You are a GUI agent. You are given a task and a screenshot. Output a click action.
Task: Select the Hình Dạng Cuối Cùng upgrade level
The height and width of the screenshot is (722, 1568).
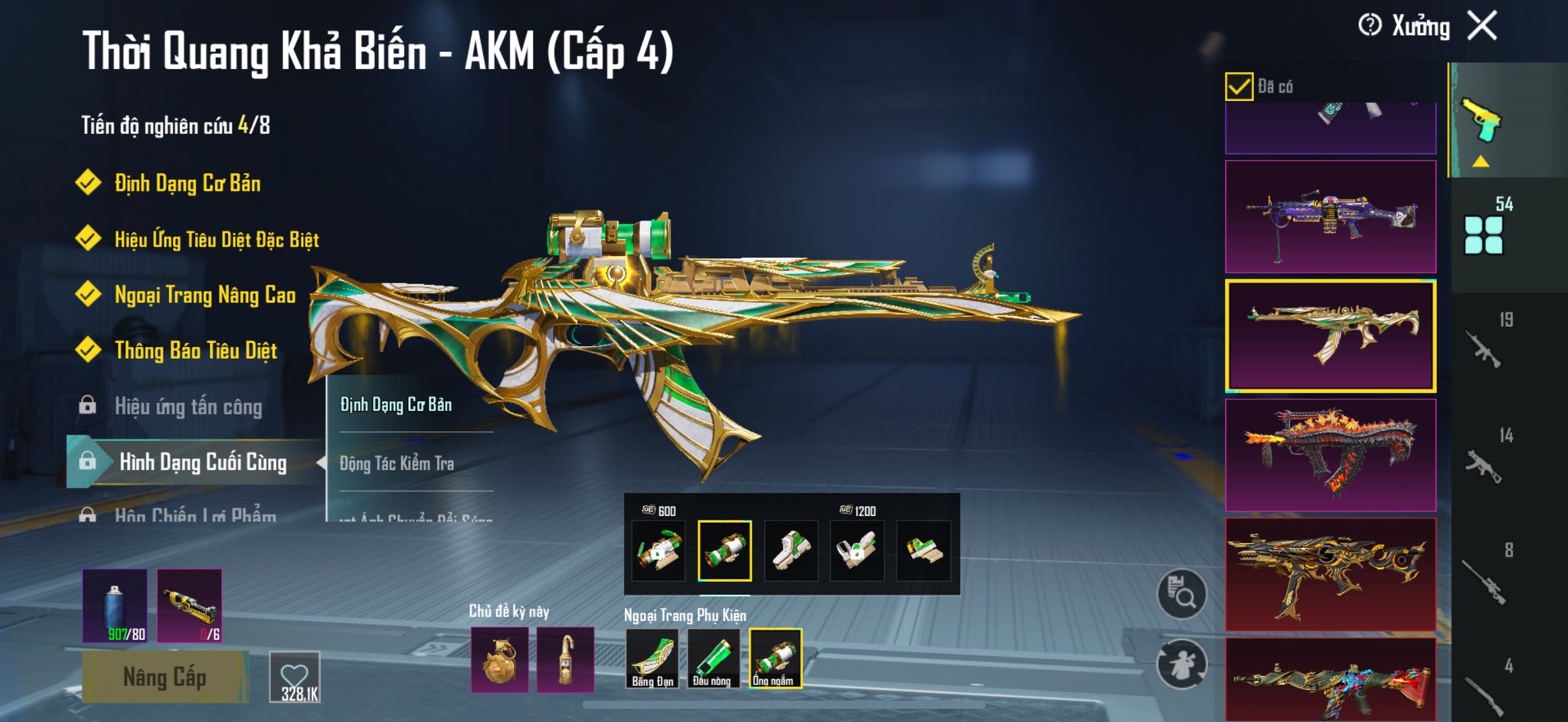click(202, 462)
